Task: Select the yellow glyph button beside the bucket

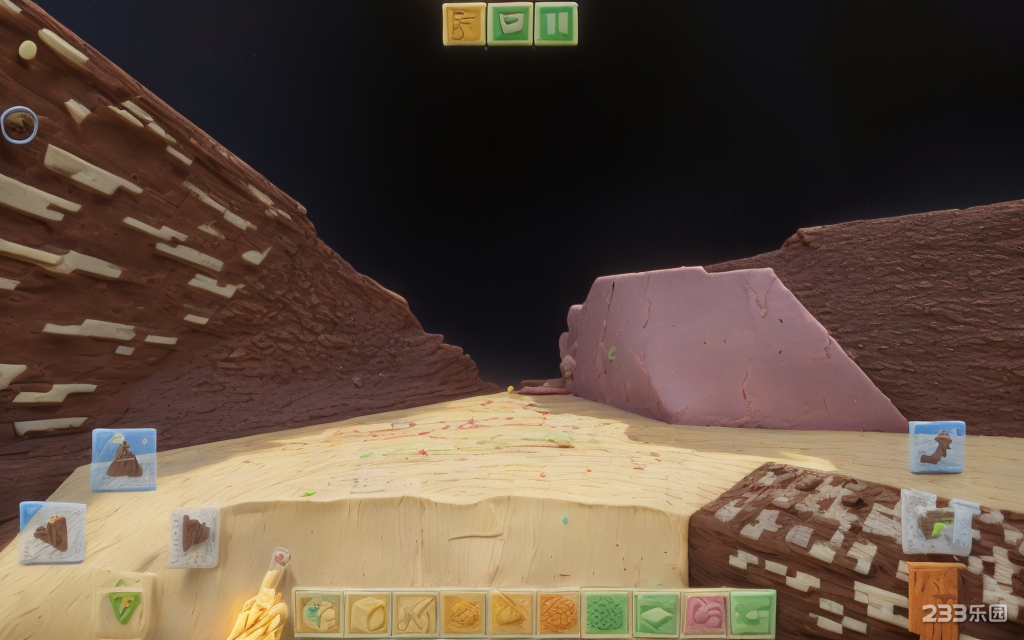Action: point(464,24)
